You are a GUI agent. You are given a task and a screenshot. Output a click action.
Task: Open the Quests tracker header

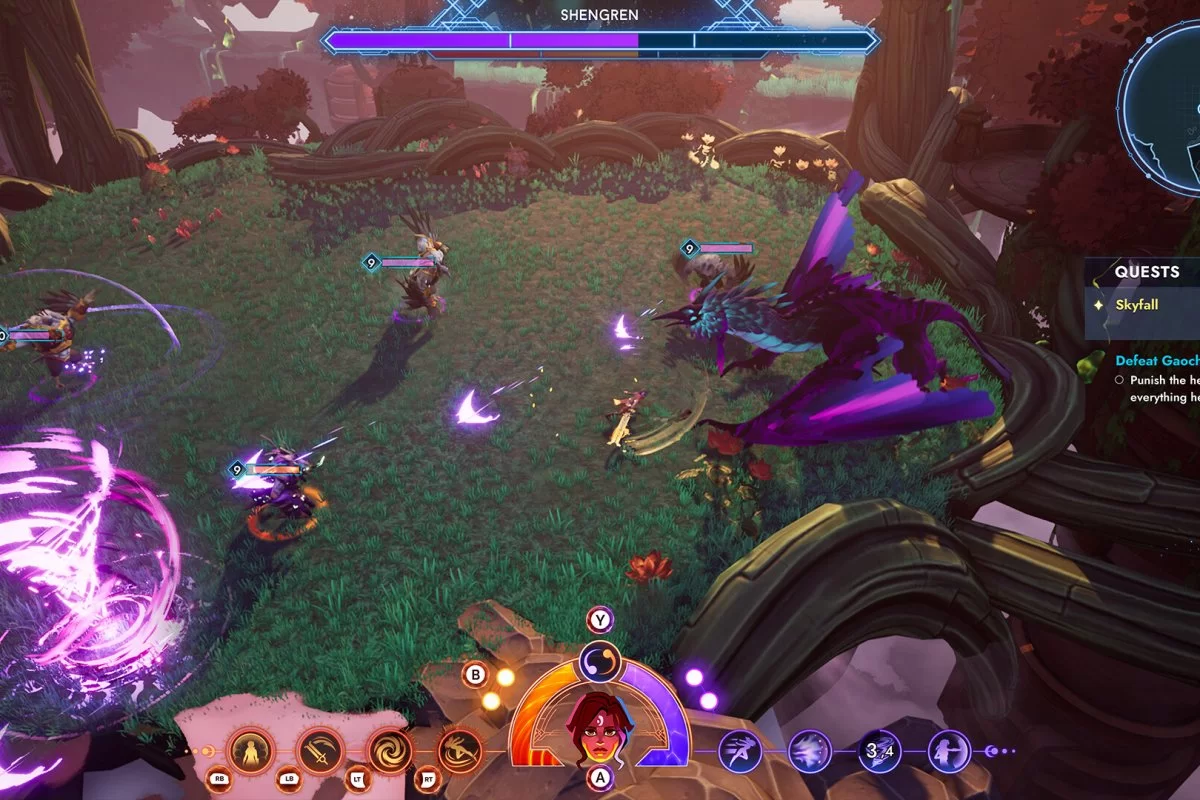point(1147,272)
